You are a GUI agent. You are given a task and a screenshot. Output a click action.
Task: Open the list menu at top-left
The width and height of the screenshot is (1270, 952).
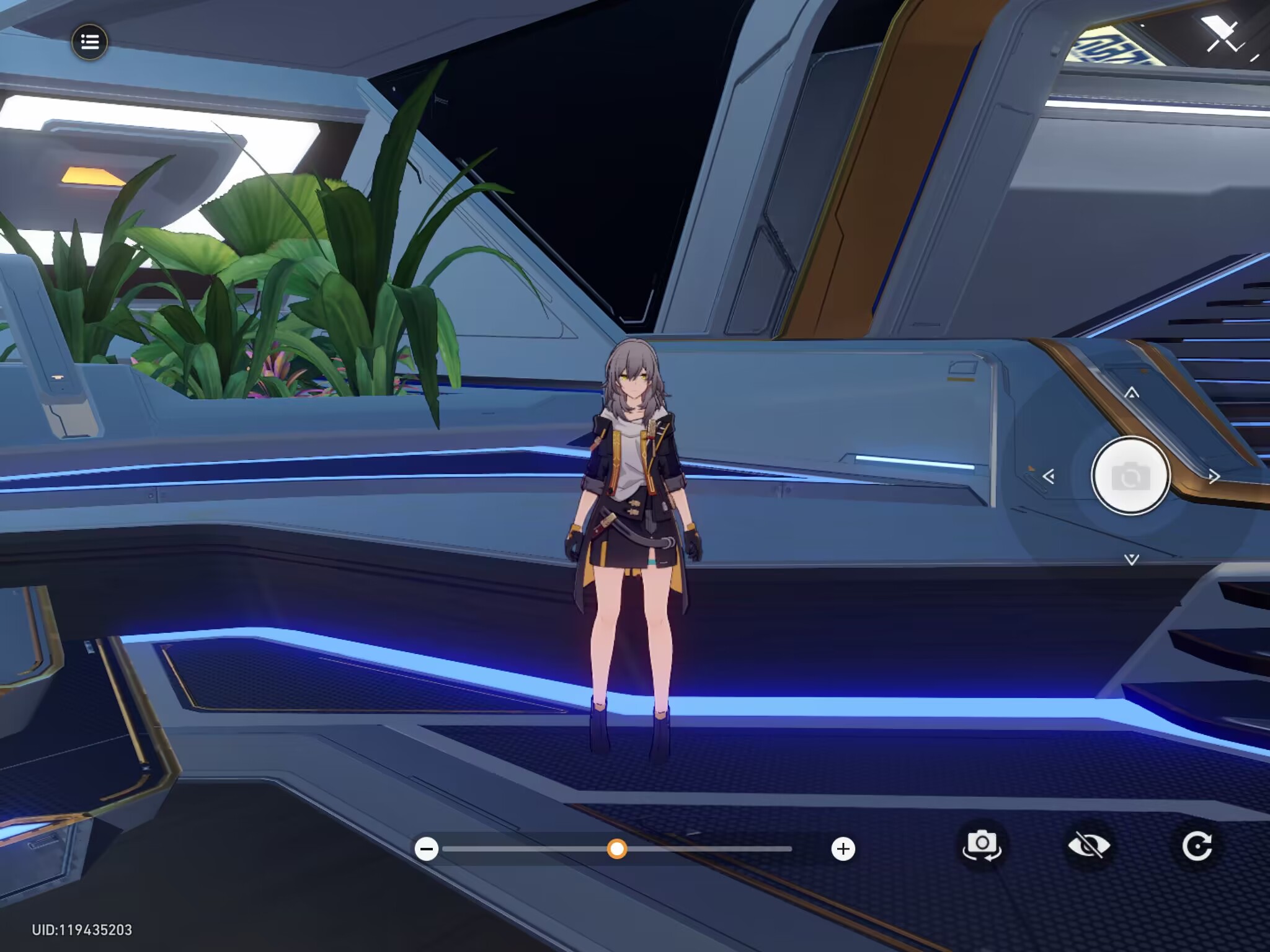[90, 42]
